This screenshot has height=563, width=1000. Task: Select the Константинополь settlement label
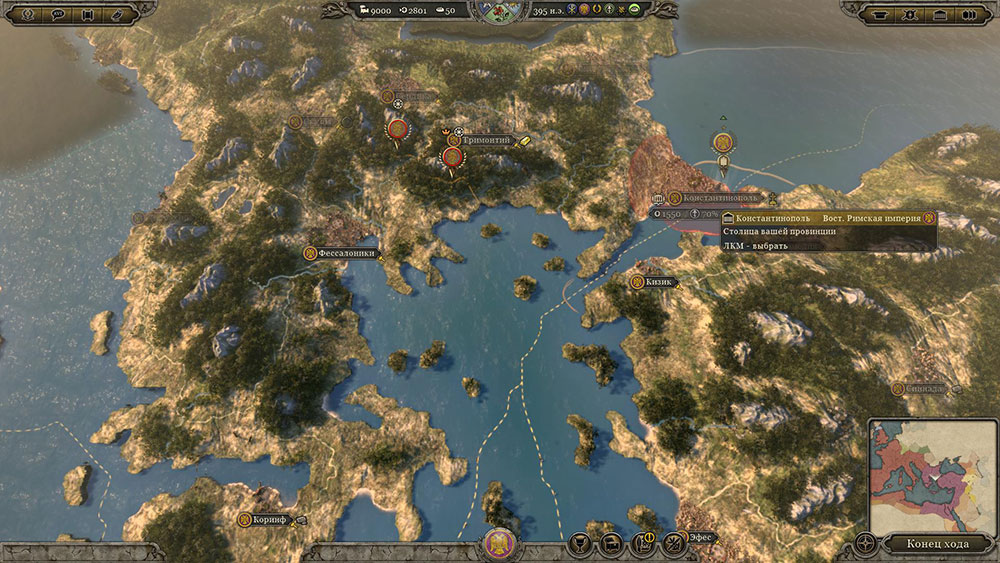pos(720,198)
